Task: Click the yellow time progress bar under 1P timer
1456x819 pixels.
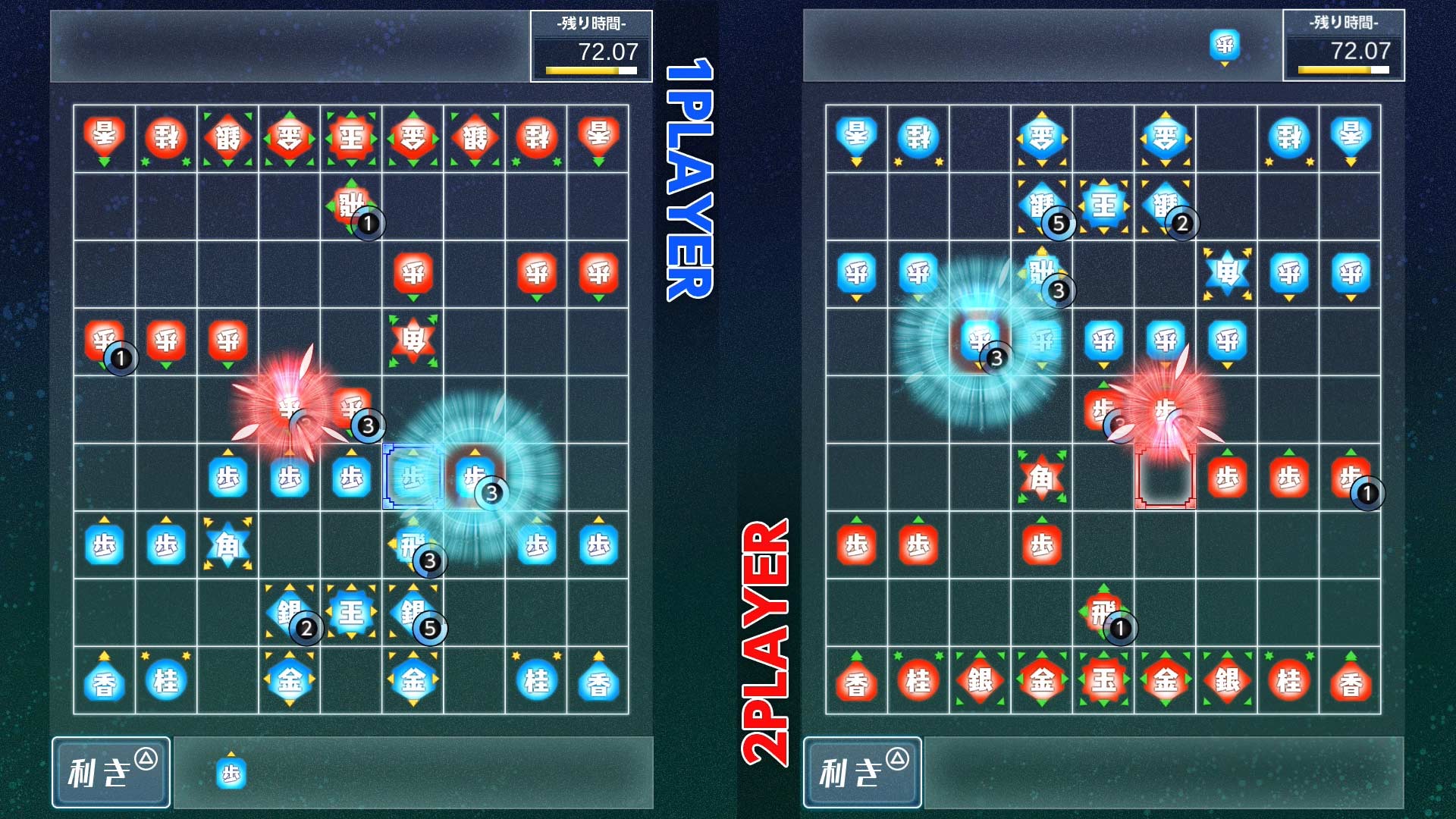Action: click(581, 69)
